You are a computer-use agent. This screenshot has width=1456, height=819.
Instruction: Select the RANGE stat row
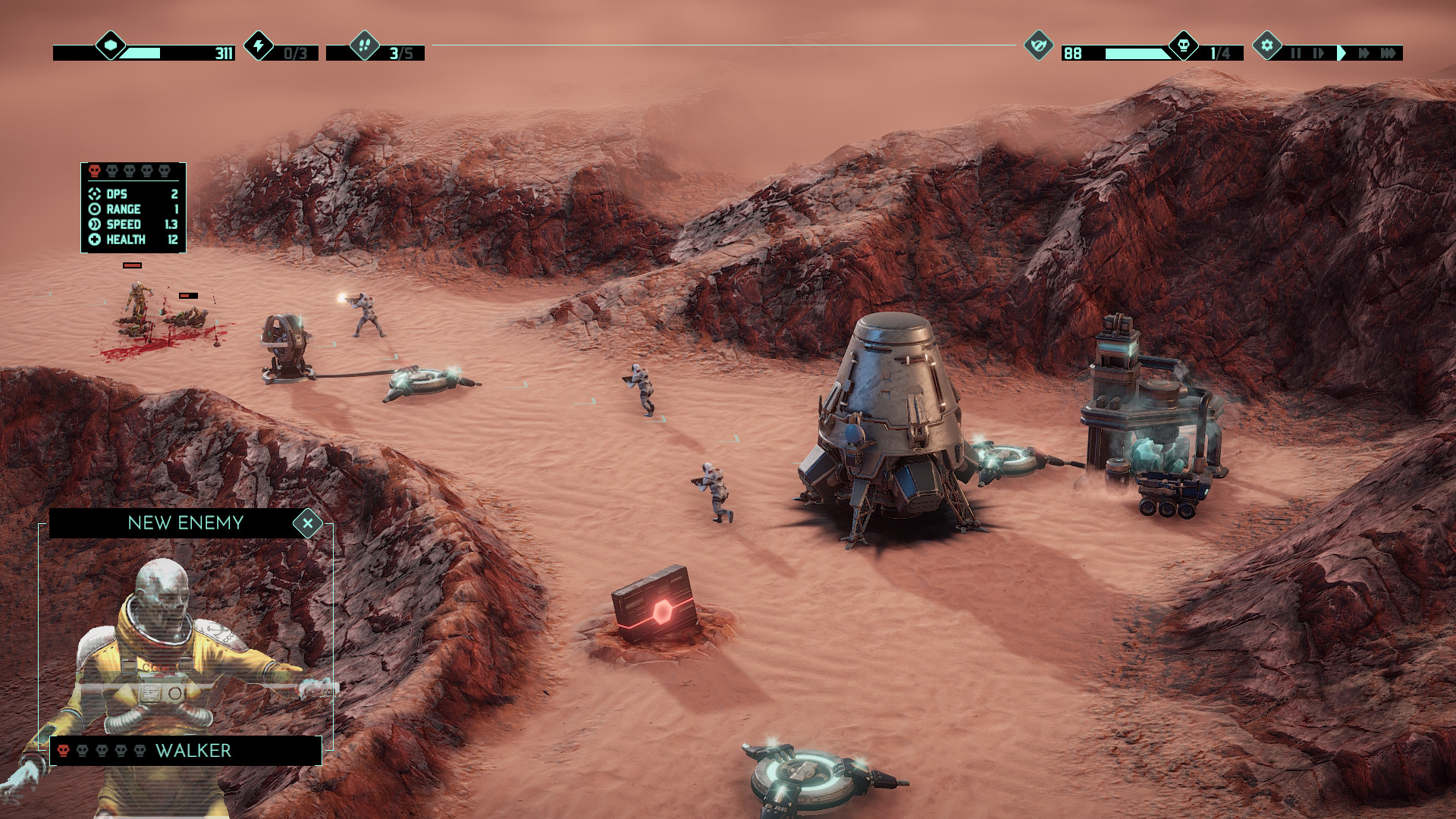(125, 209)
